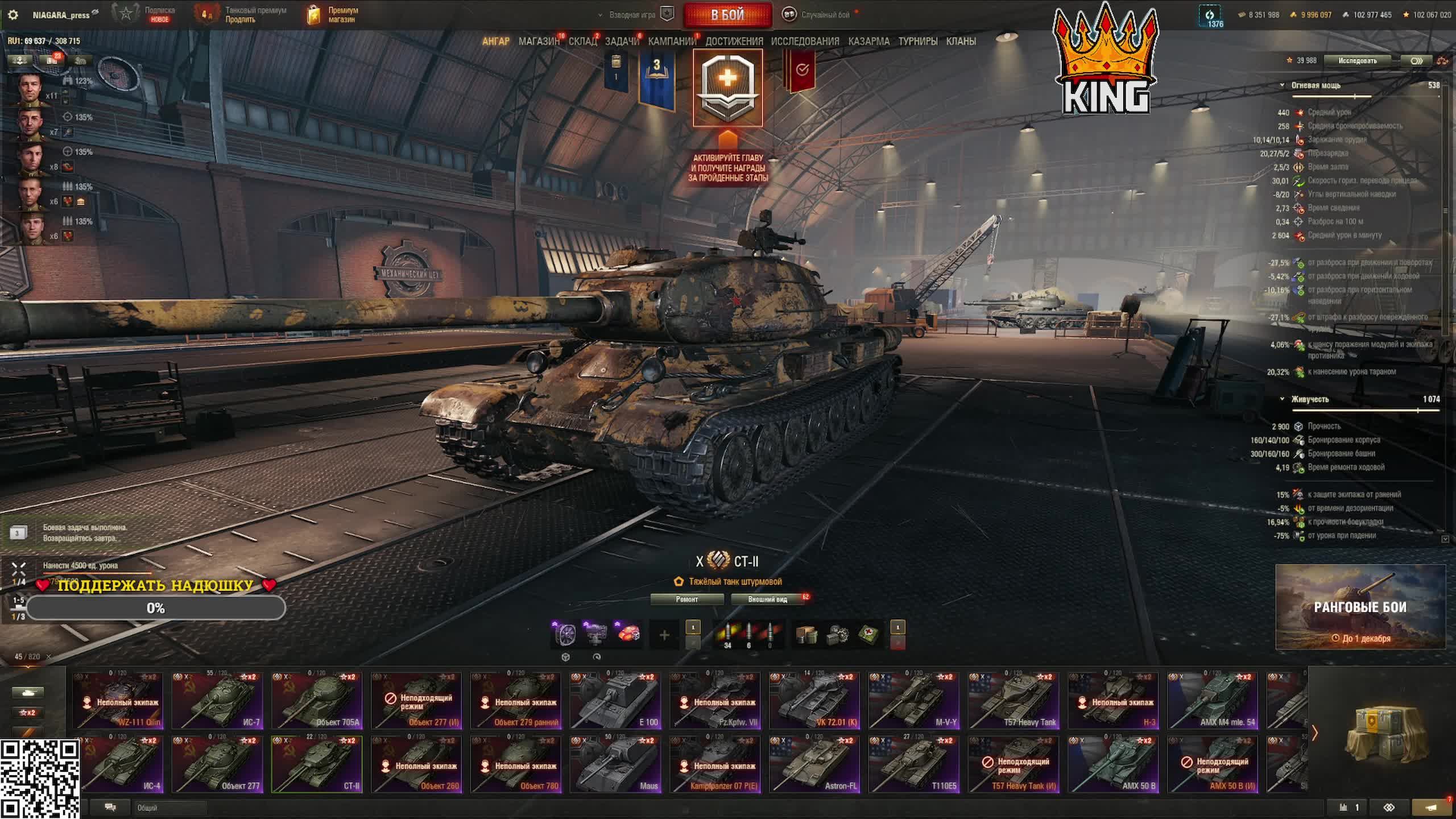Collapse the Огневая мощь stats section
Image resolution: width=1456 pixels, height=819 pixels.
[x=1282, y=85]
